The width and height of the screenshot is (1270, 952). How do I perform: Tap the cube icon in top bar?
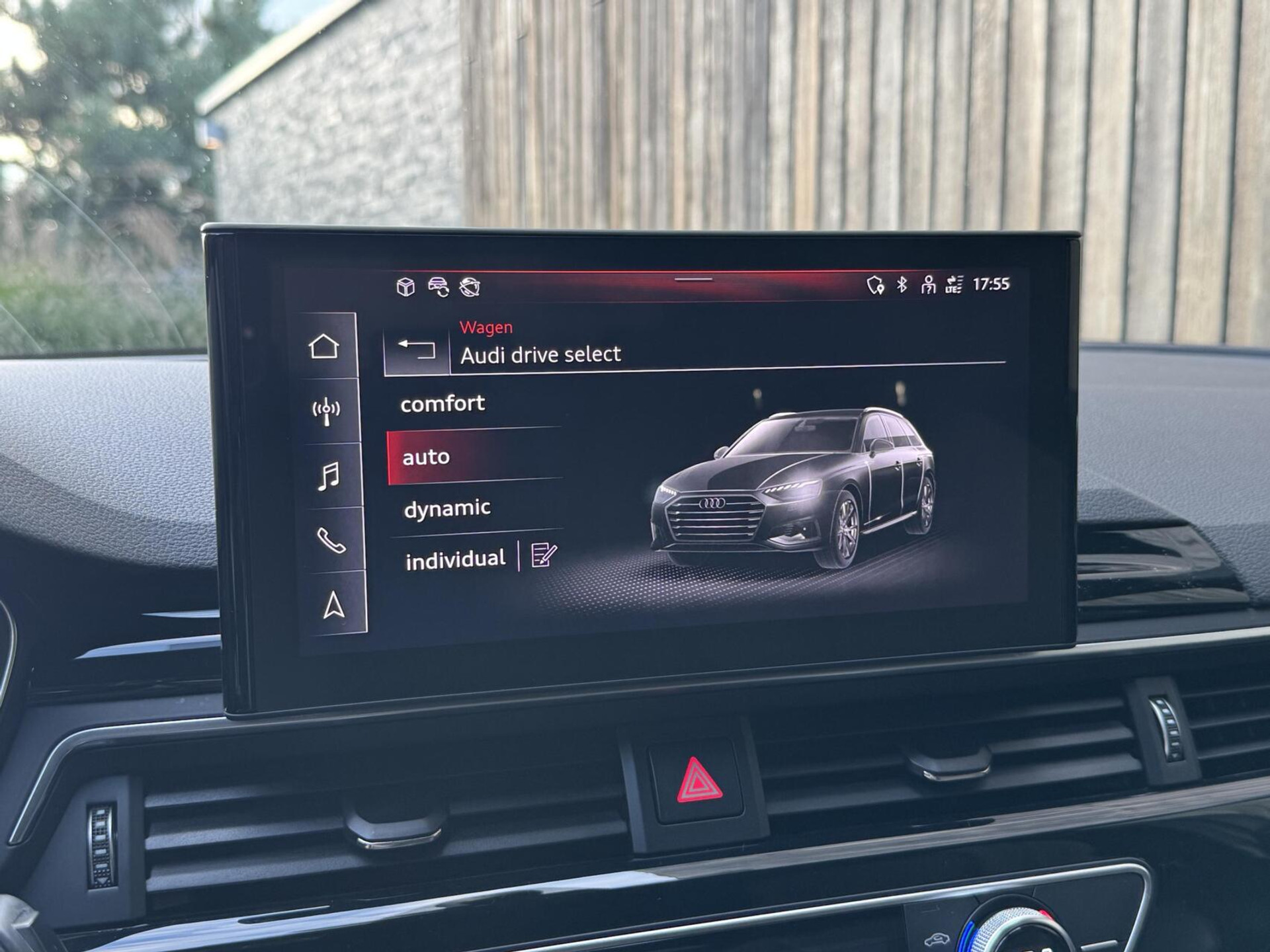[x=405, y=287]
